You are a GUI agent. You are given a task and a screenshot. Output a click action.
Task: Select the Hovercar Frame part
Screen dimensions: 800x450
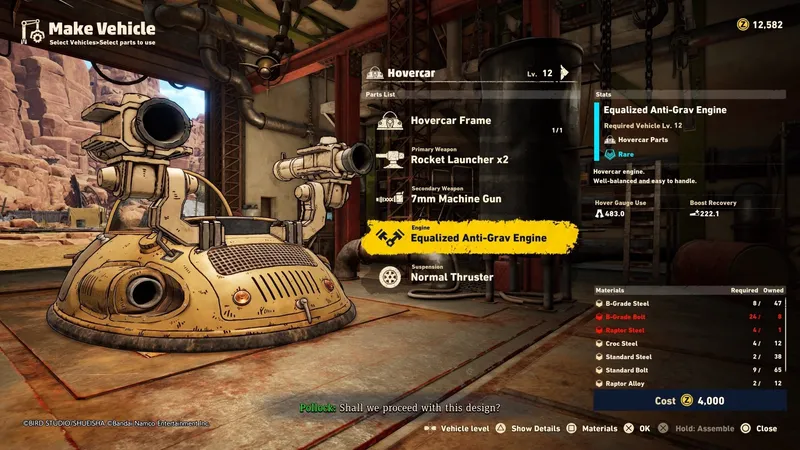[x=450, y=121]
